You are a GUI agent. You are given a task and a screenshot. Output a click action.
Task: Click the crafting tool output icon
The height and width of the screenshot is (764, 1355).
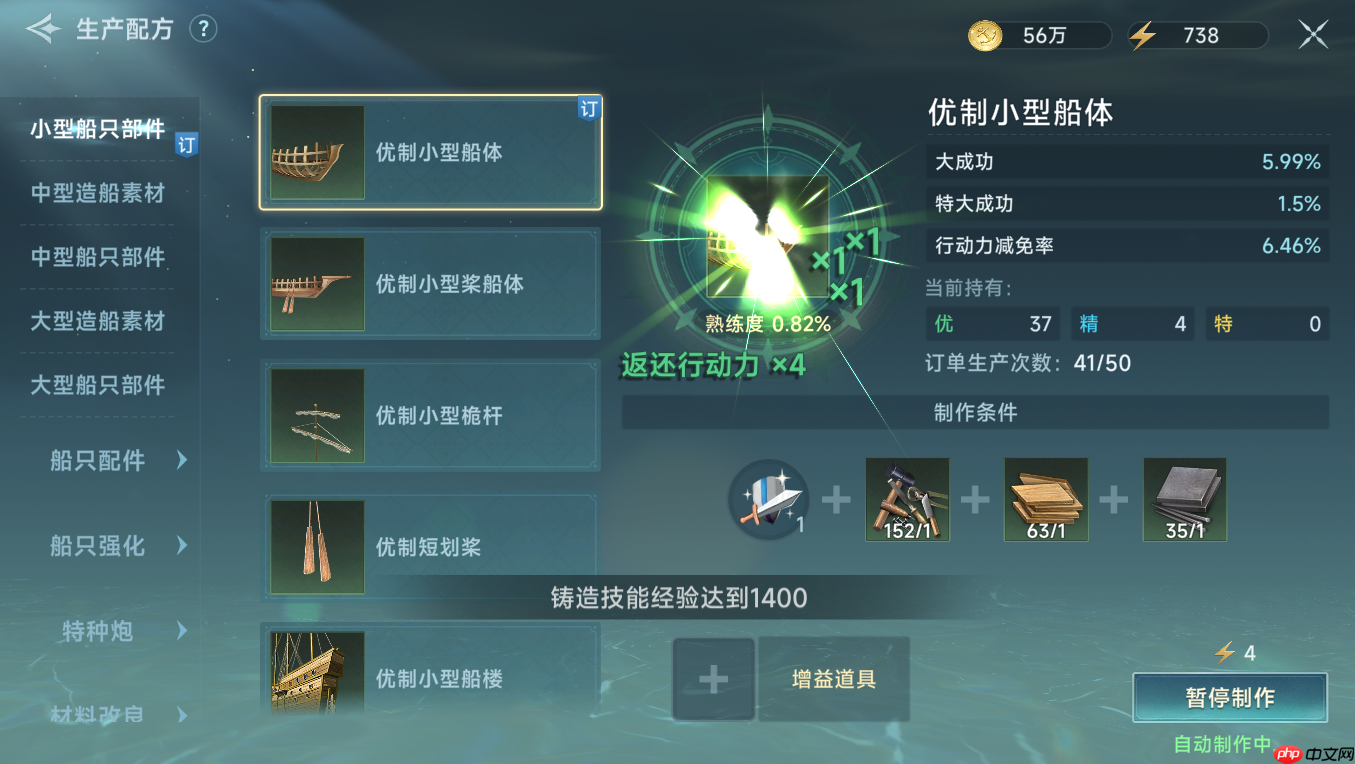(768, 499)
